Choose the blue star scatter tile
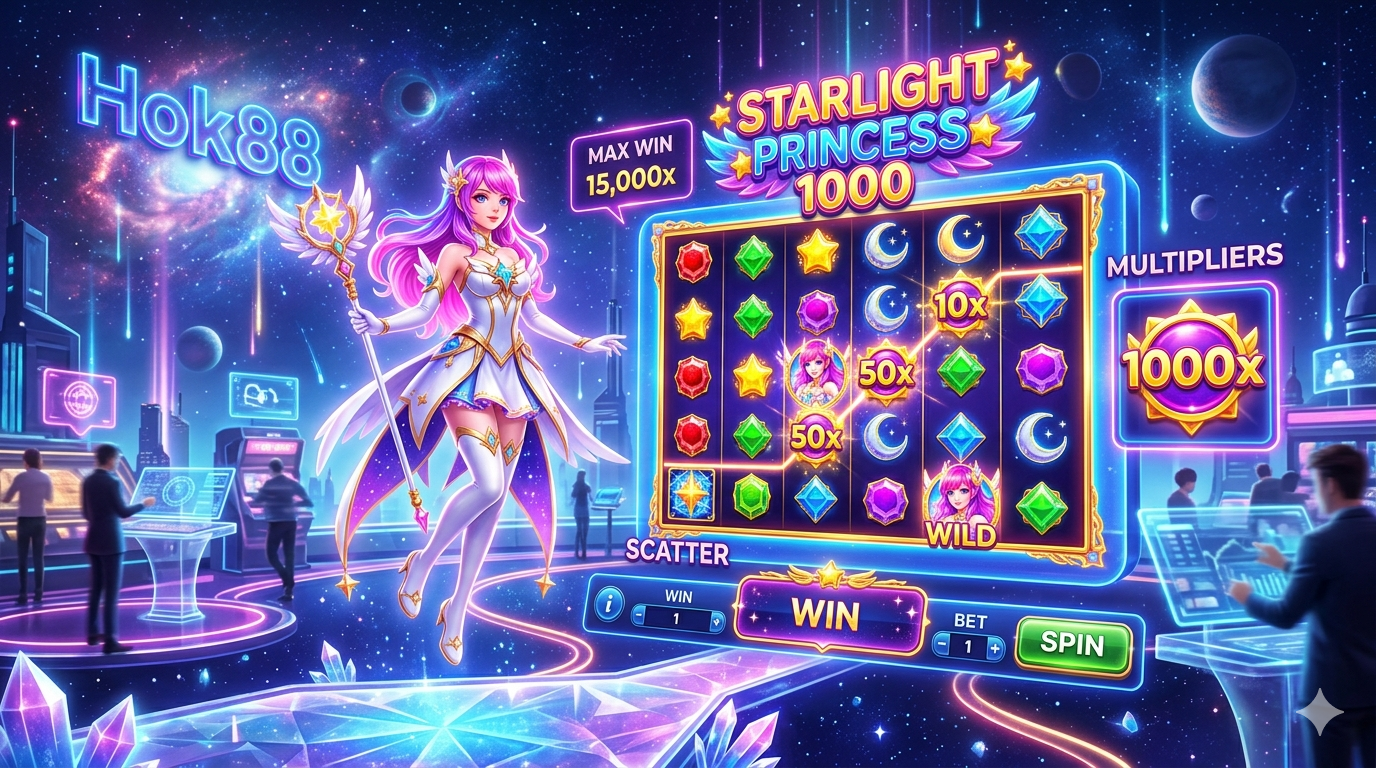The height and width of the screenshot is (768, 1376). click(x=690, y=494)
